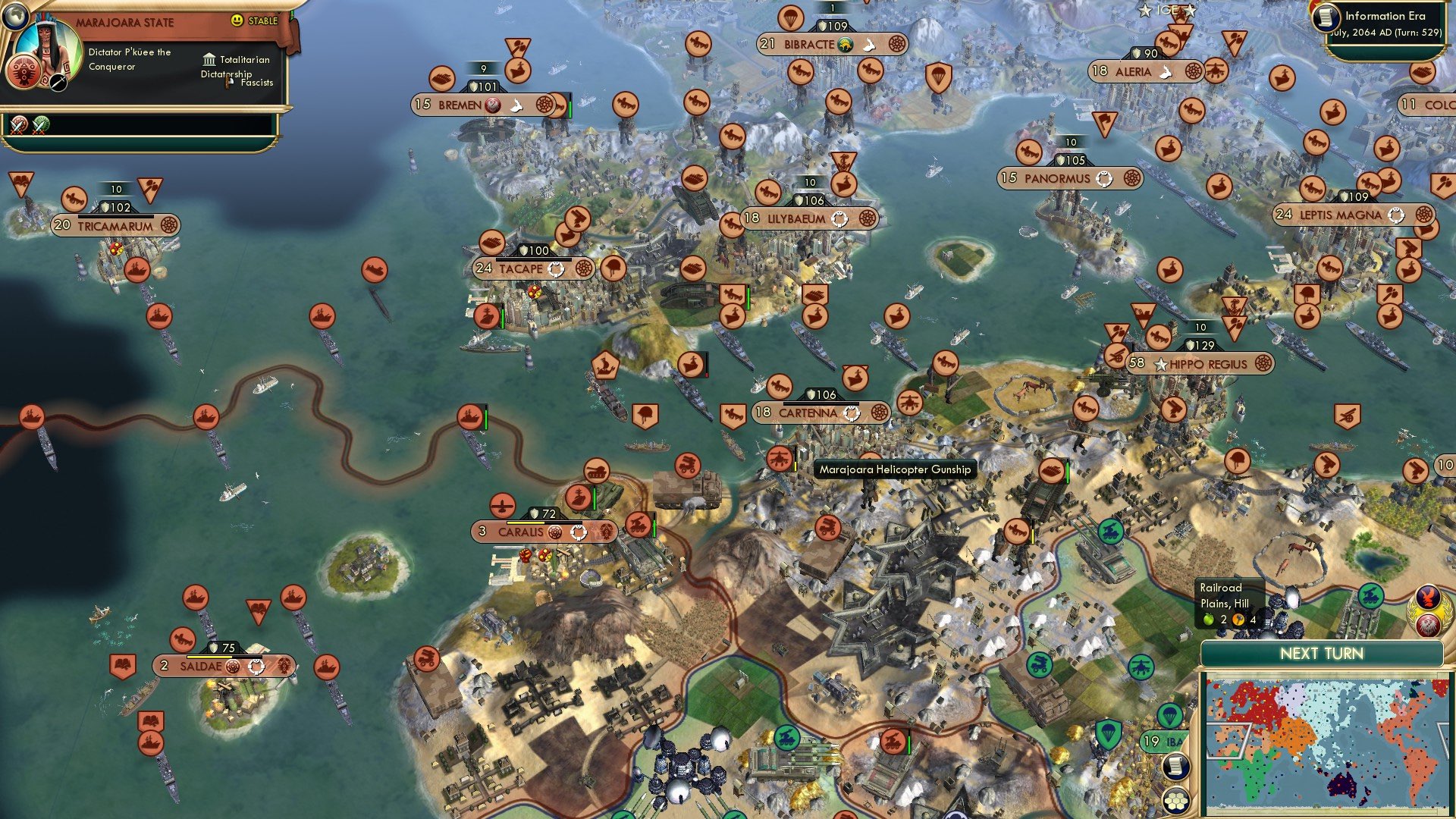The image size is (1456, 819).
Task: Click the orange phoenix notification bubble near the minimap
Action: (1426, 597)
